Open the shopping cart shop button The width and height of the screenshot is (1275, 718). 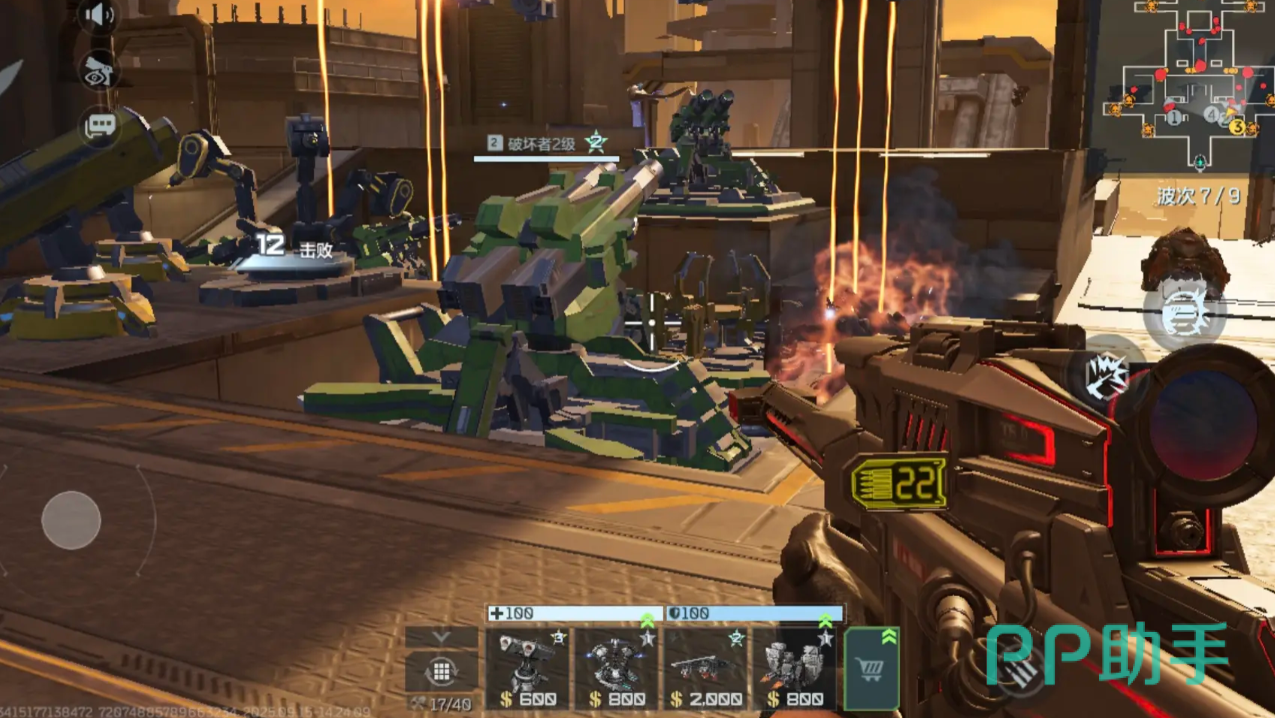[871, 669]
